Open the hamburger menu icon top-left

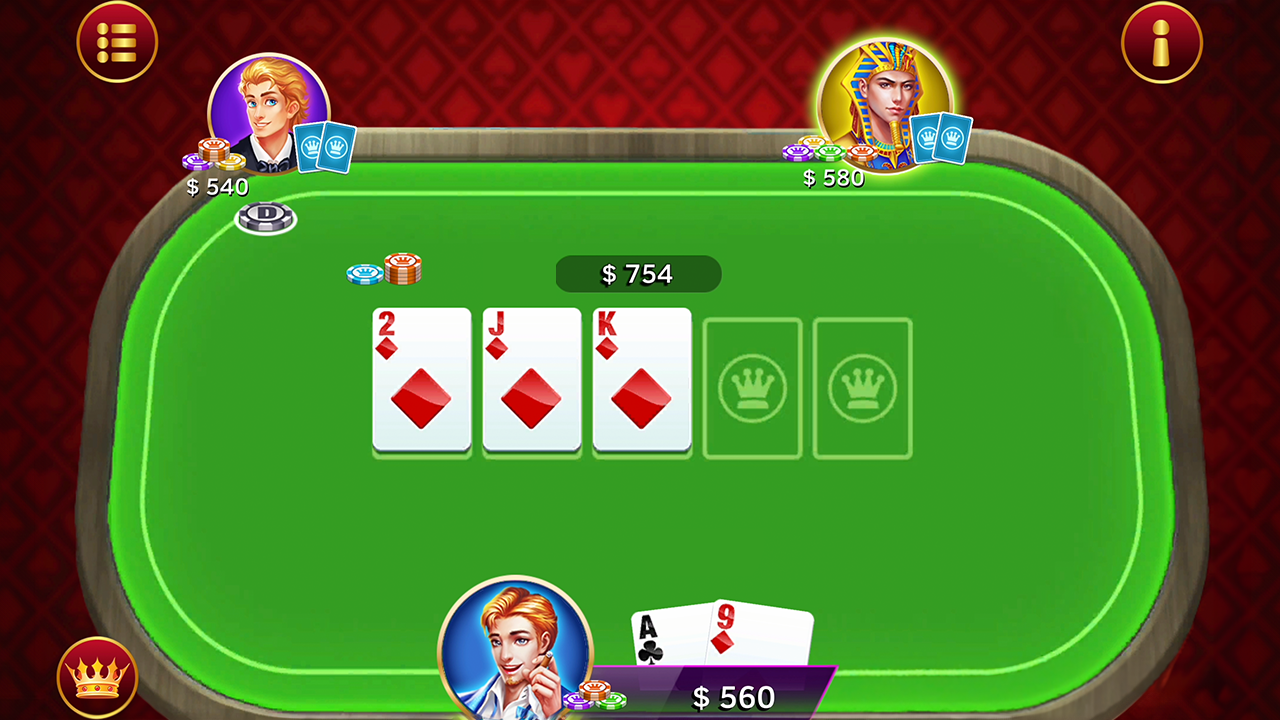(116, 41)
